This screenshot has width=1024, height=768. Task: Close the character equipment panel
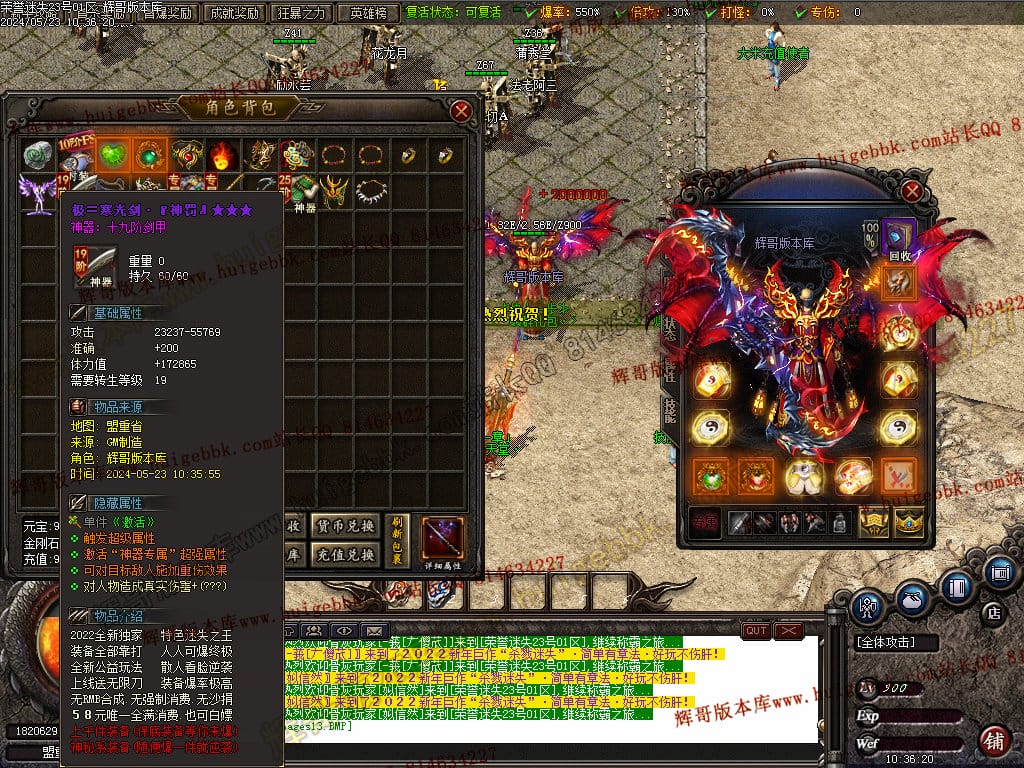tap(911, 191)
